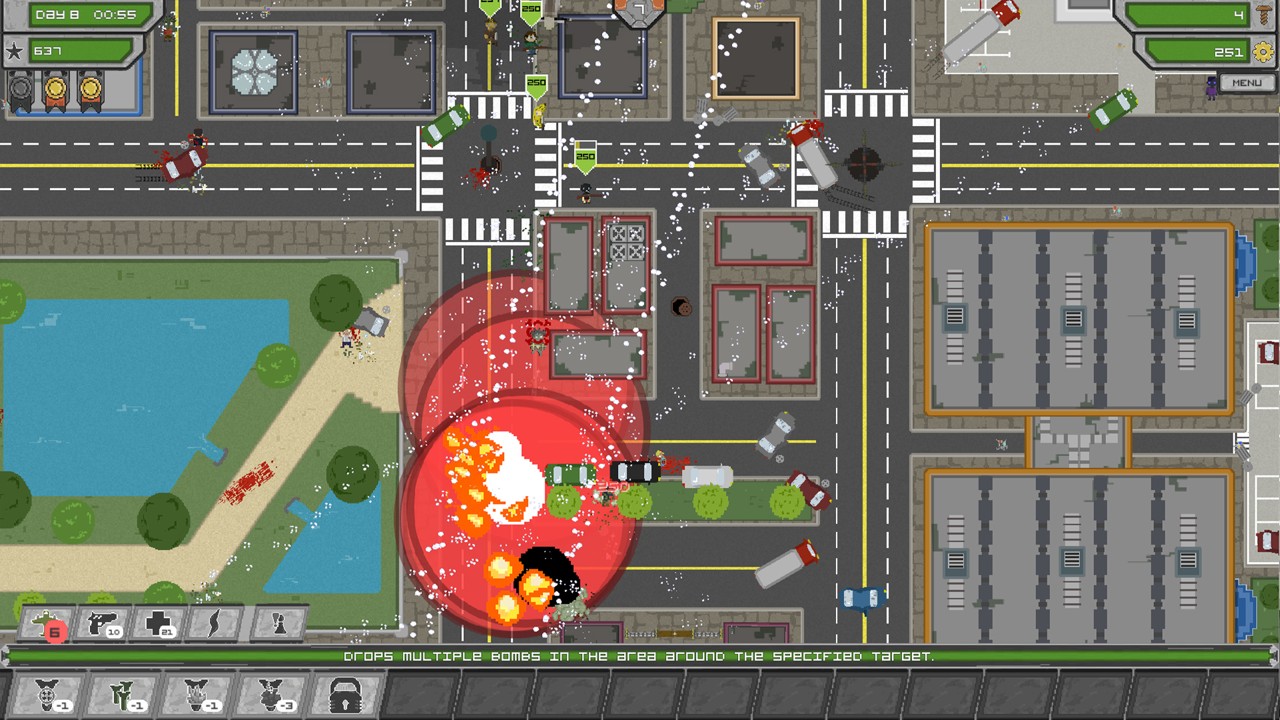
Task: Select the airplane airstrike category tab
Action: [x=45, y=624]
